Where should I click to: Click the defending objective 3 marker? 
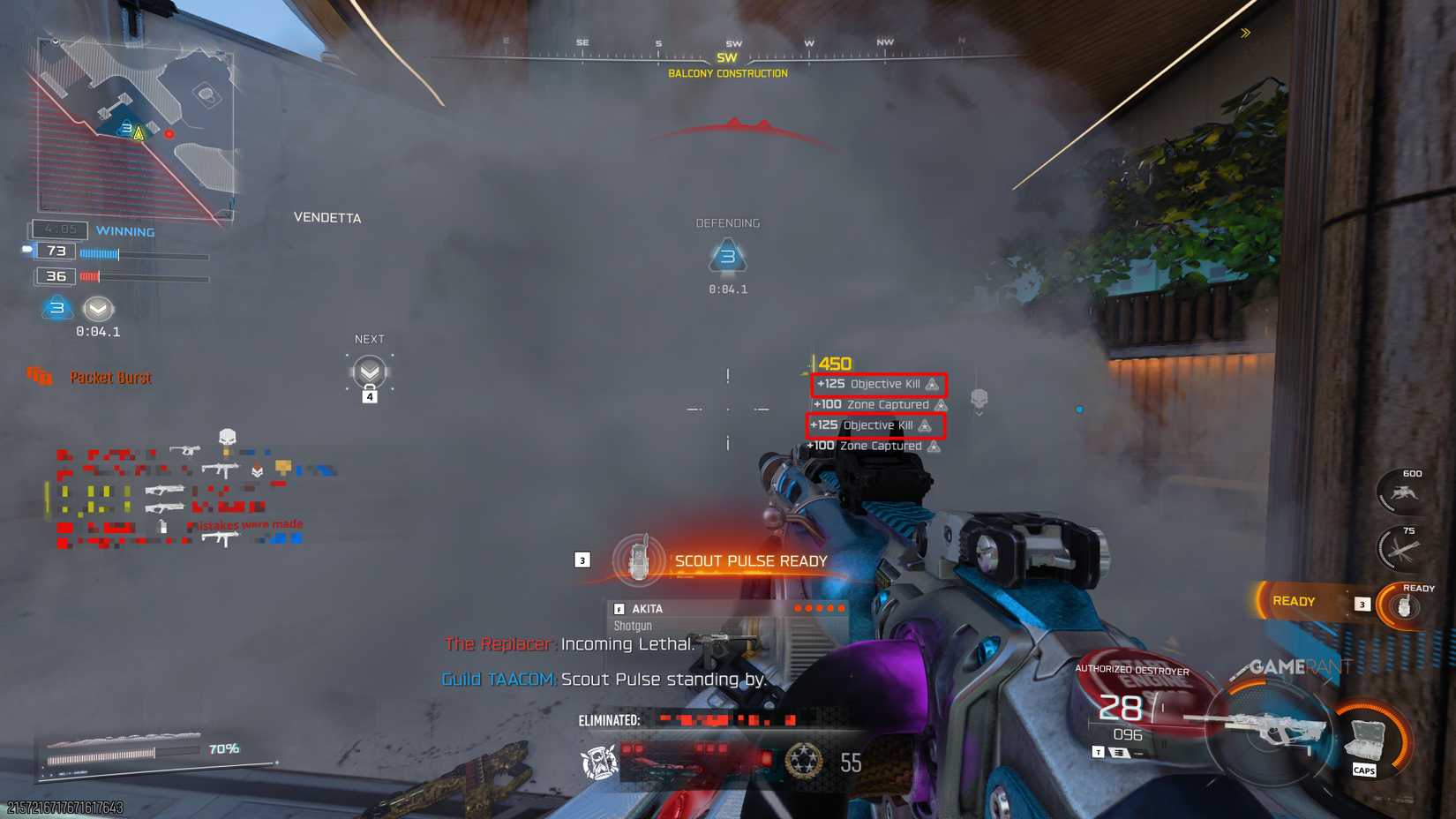tap(727, 256)
